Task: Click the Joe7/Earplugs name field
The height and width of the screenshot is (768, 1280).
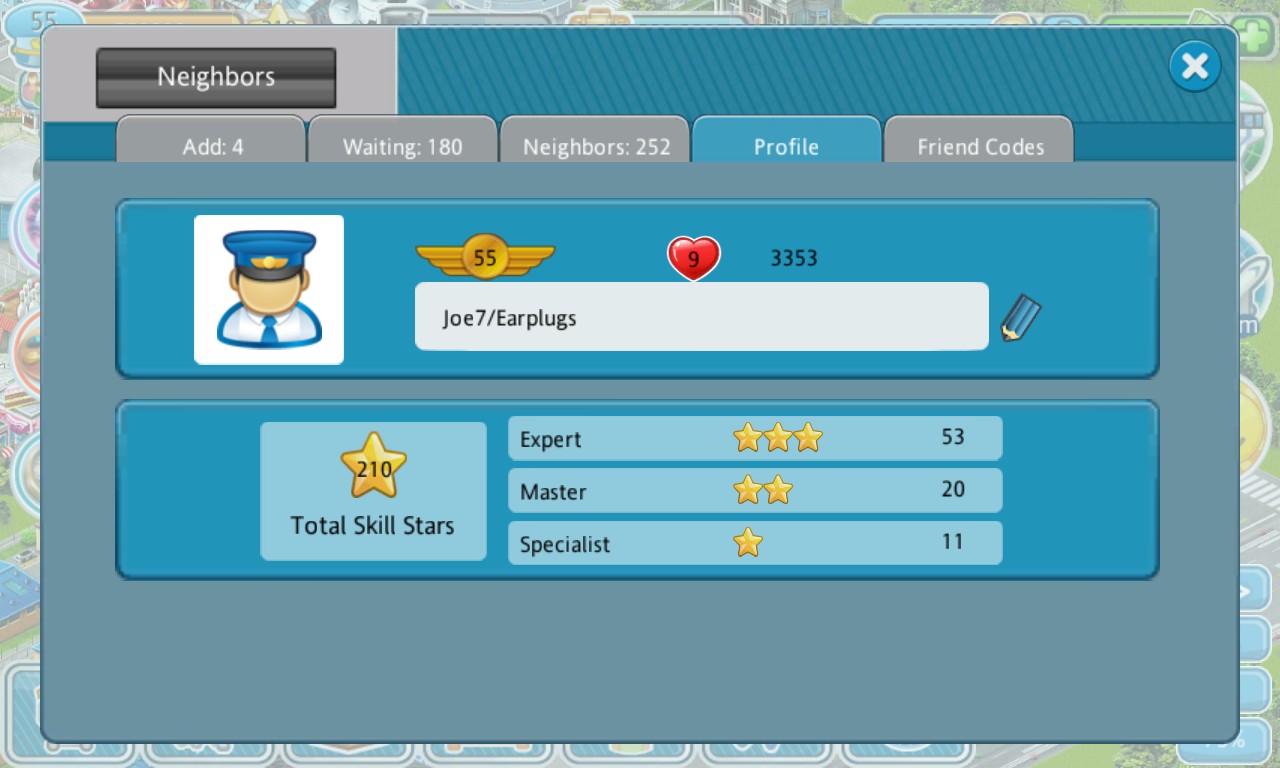Action: click(x=701, y=317)
